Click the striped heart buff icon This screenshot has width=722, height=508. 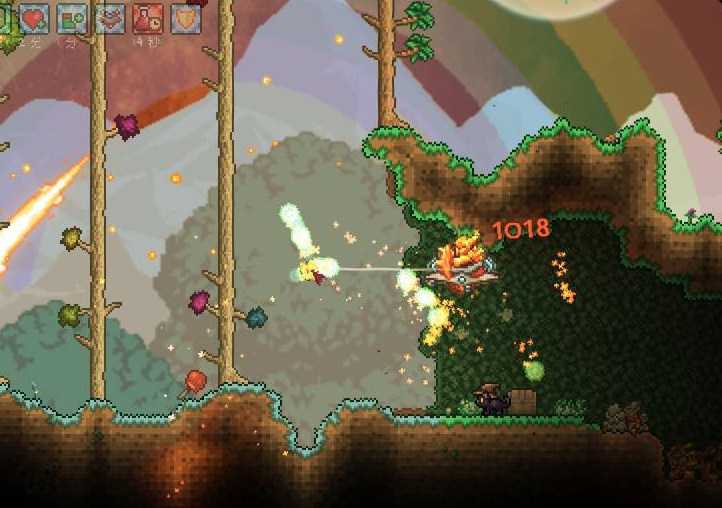click(110, 18)
